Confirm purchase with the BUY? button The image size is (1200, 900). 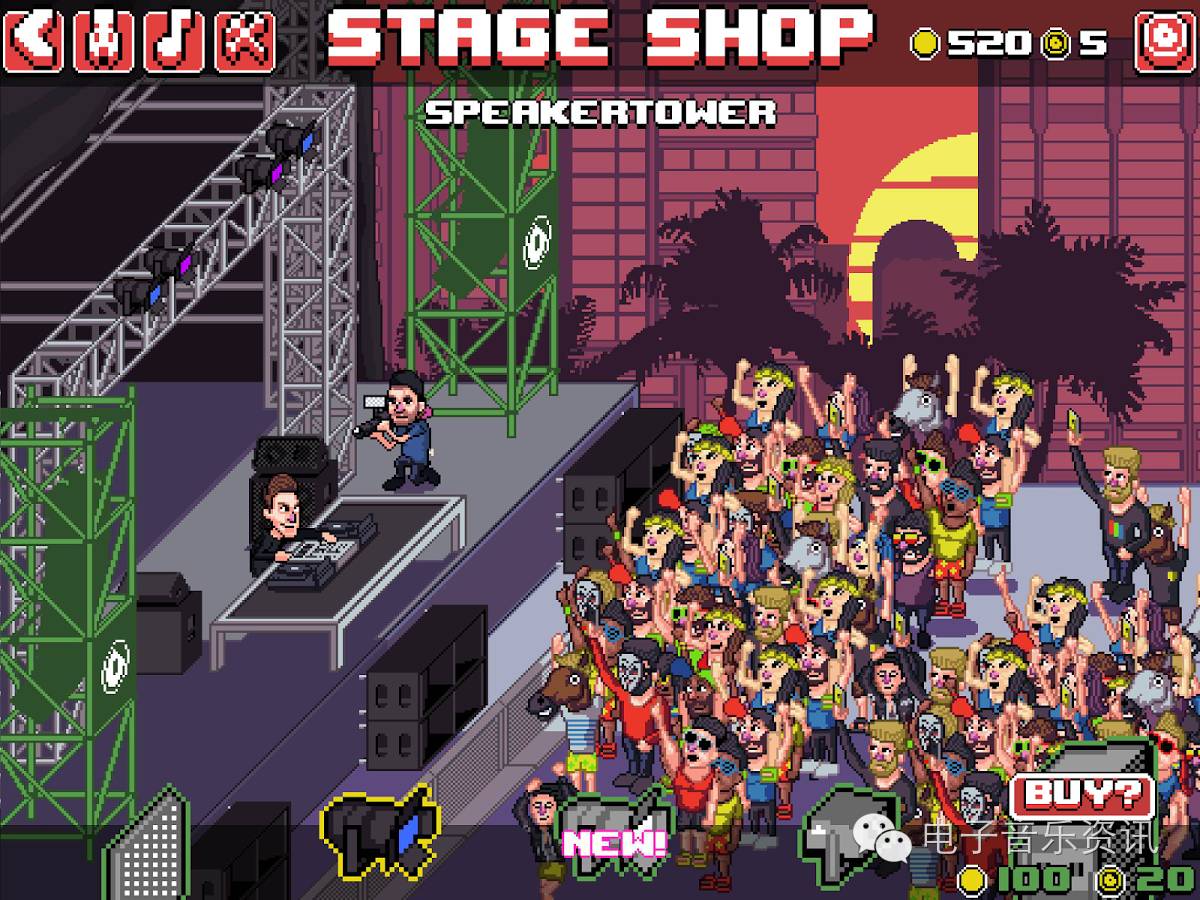tap(1083, 796)
